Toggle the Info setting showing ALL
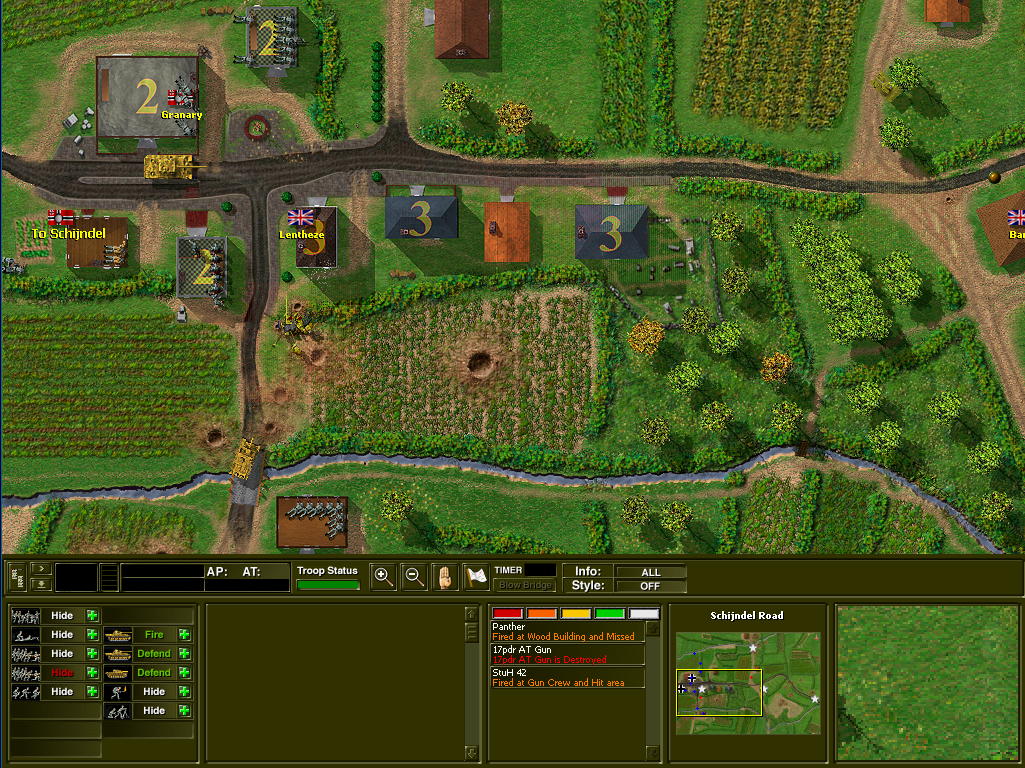Screen dimensions: 1025x768 [651, 572]
